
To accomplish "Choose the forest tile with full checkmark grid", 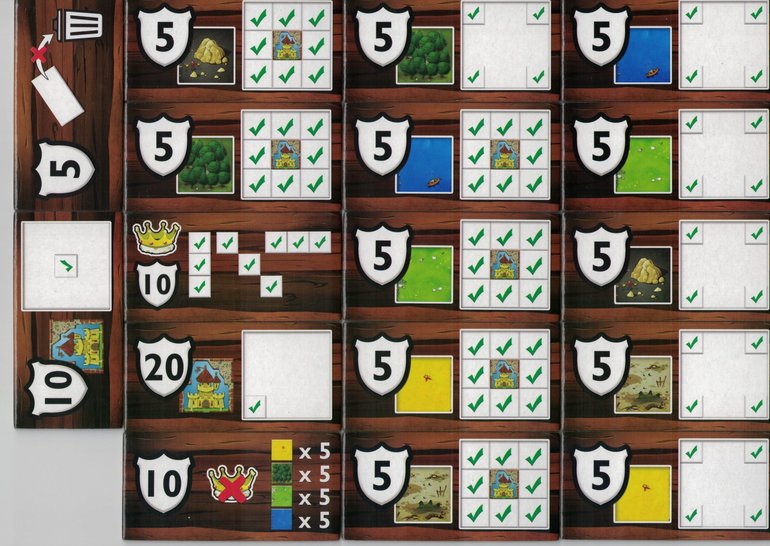I will click(x=234, y=156).
